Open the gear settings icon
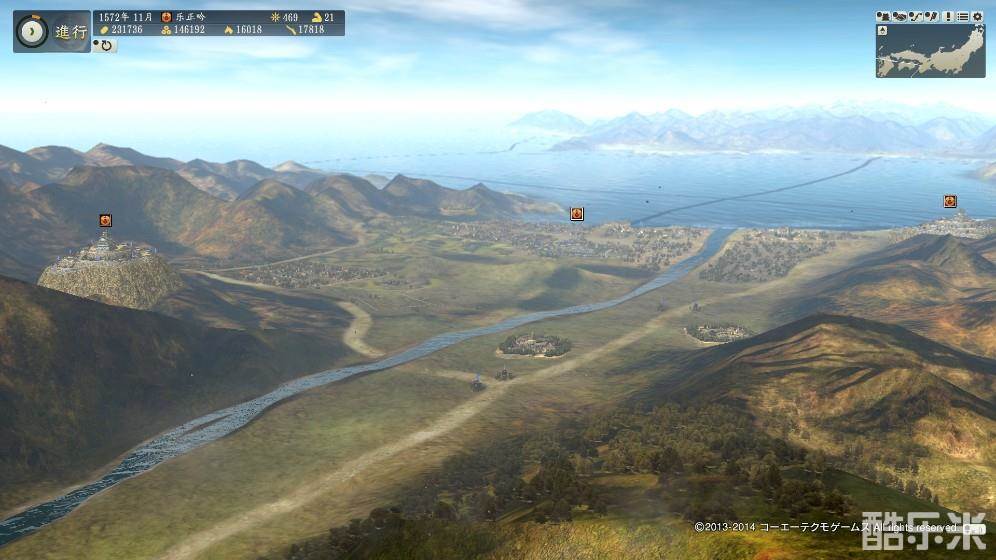This screenshot has height=560, width=996. pos(976,16)
